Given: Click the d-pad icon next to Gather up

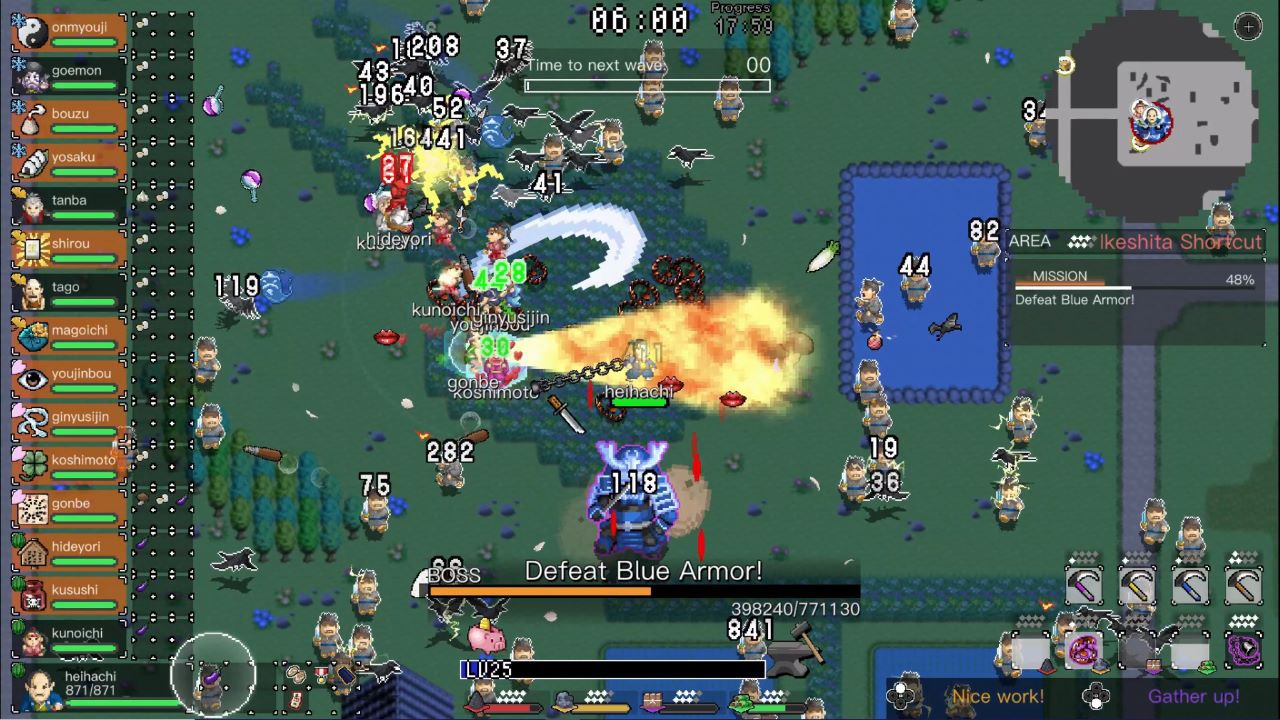Looking at the screenshot, I should click(1097, 694).
